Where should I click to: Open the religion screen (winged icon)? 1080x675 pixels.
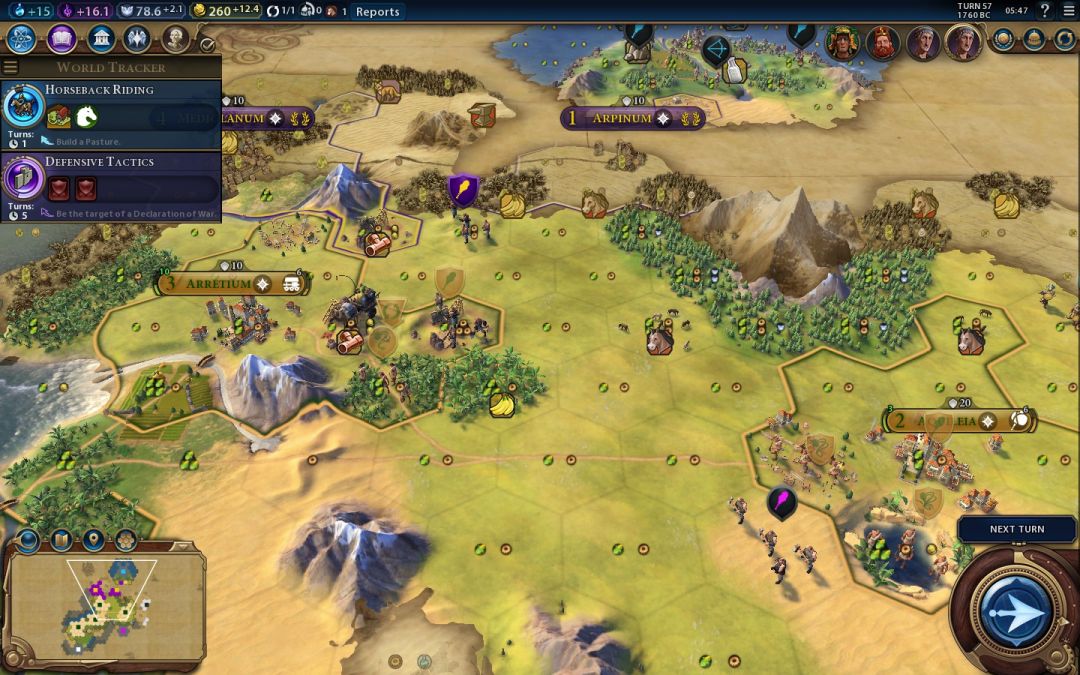click(138, 39)
